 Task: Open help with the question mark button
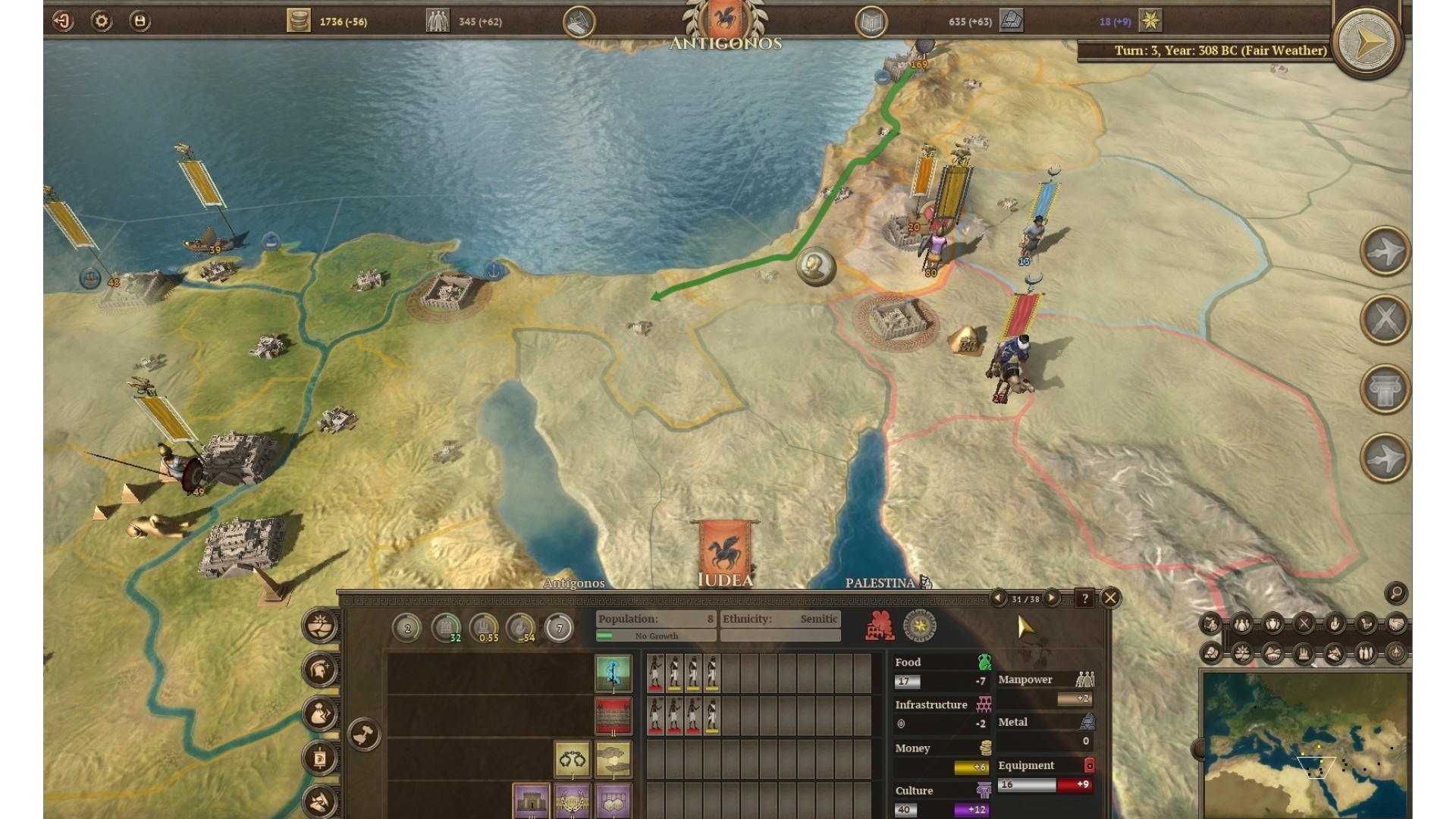[1085, 598]
